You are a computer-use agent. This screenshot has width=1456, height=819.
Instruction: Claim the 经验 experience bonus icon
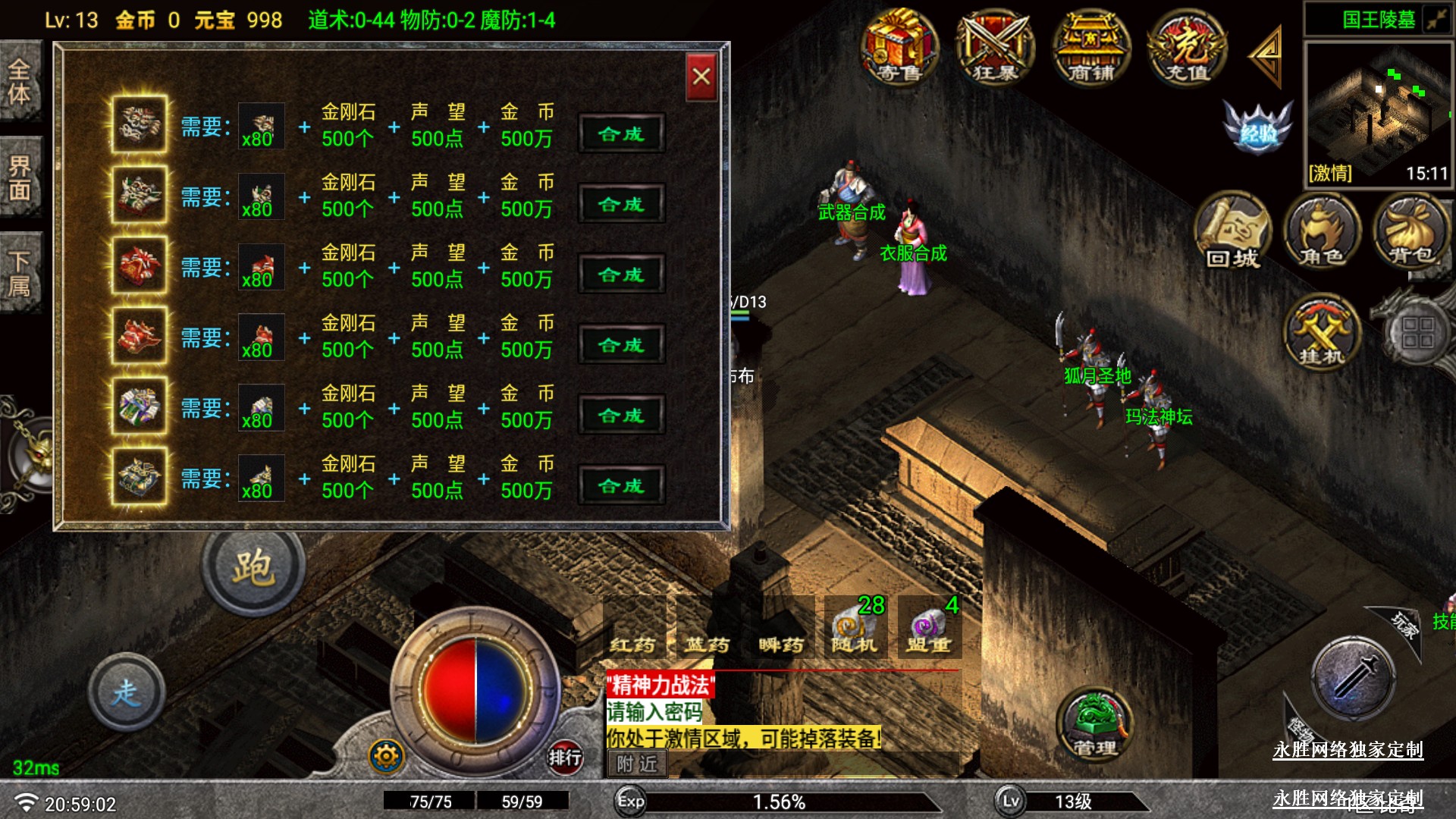point(1258,127)
